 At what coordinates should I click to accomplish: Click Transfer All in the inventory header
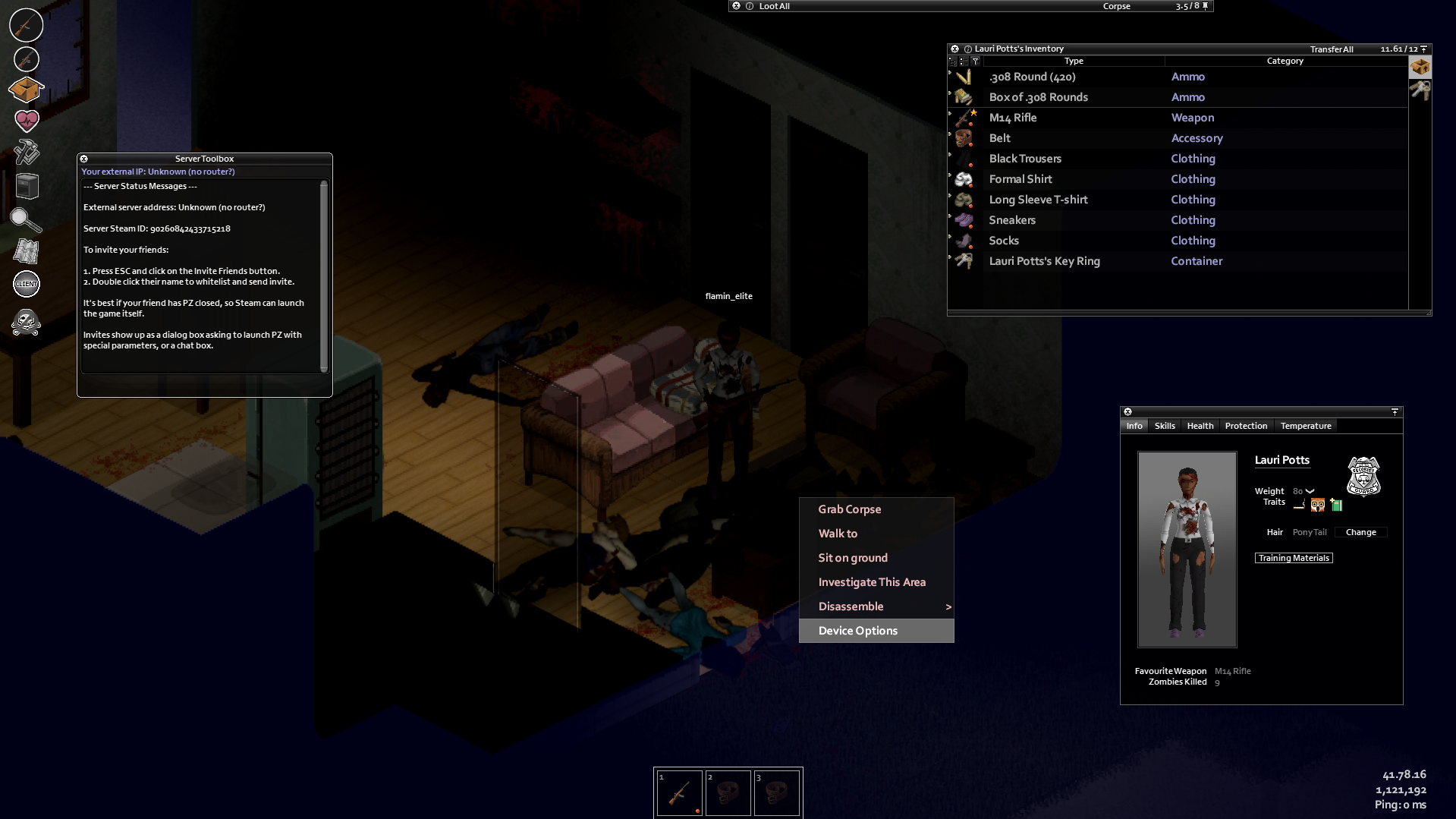pos(1331,49)
